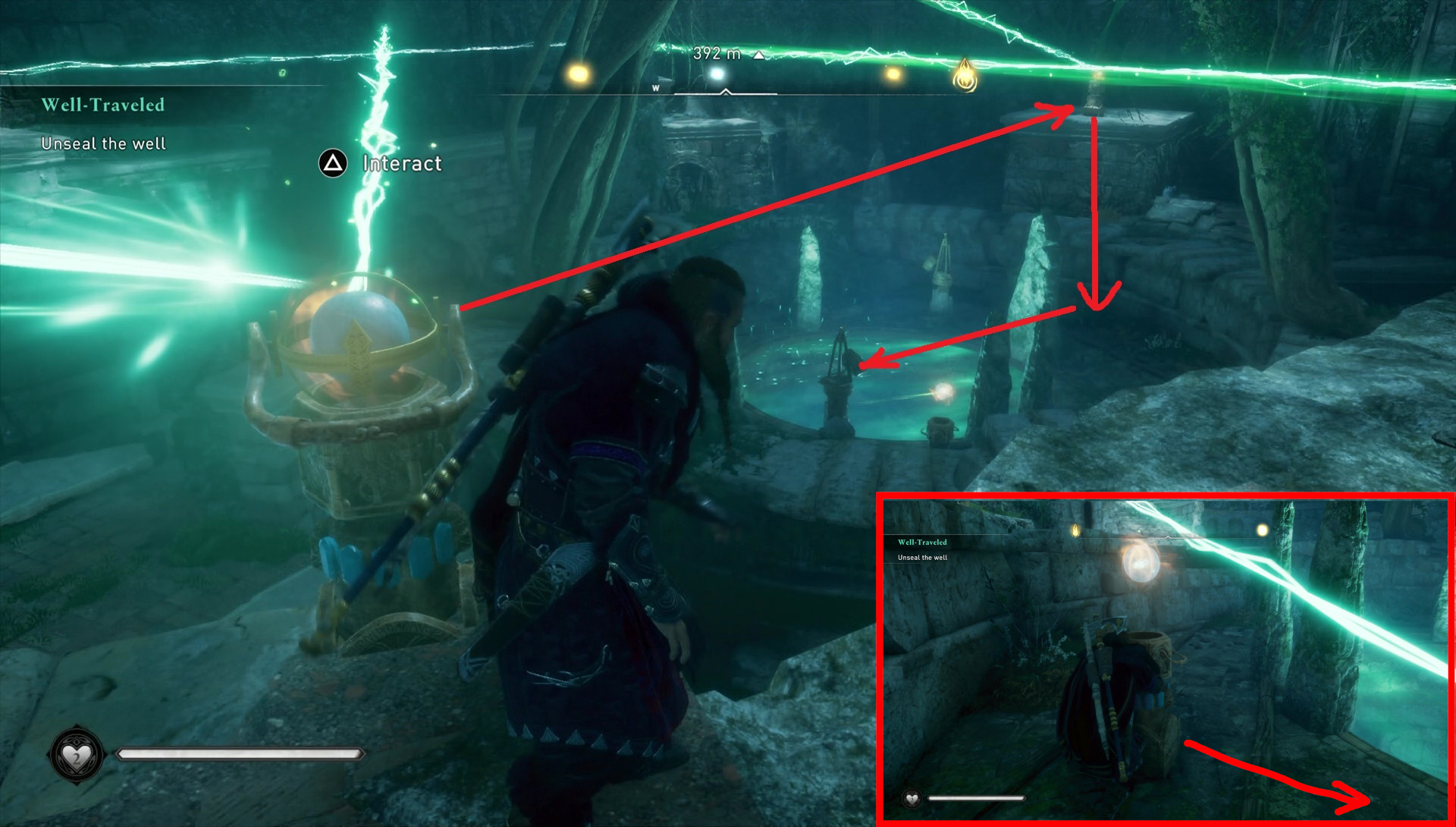Click the W west marker on the compass
Image resolution: width=1456 pixels, height=827 pixels.
point(654,88)
